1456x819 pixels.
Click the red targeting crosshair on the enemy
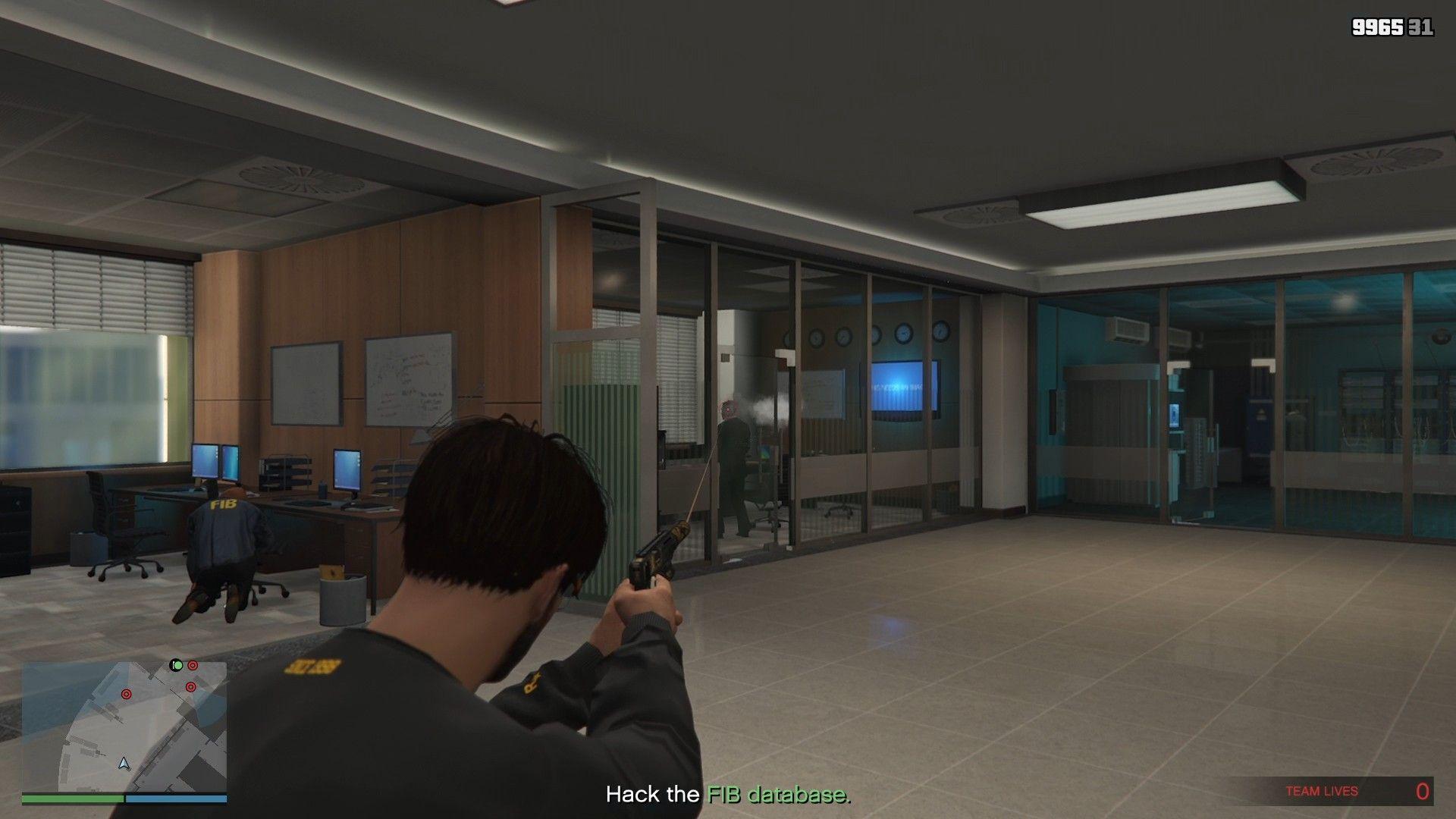(x=727, y=408)
